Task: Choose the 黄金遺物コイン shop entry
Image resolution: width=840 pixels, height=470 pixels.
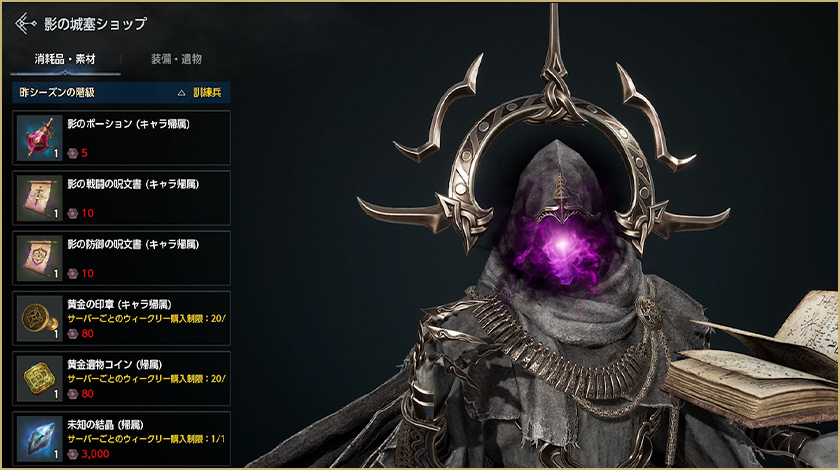Action: 121,378
